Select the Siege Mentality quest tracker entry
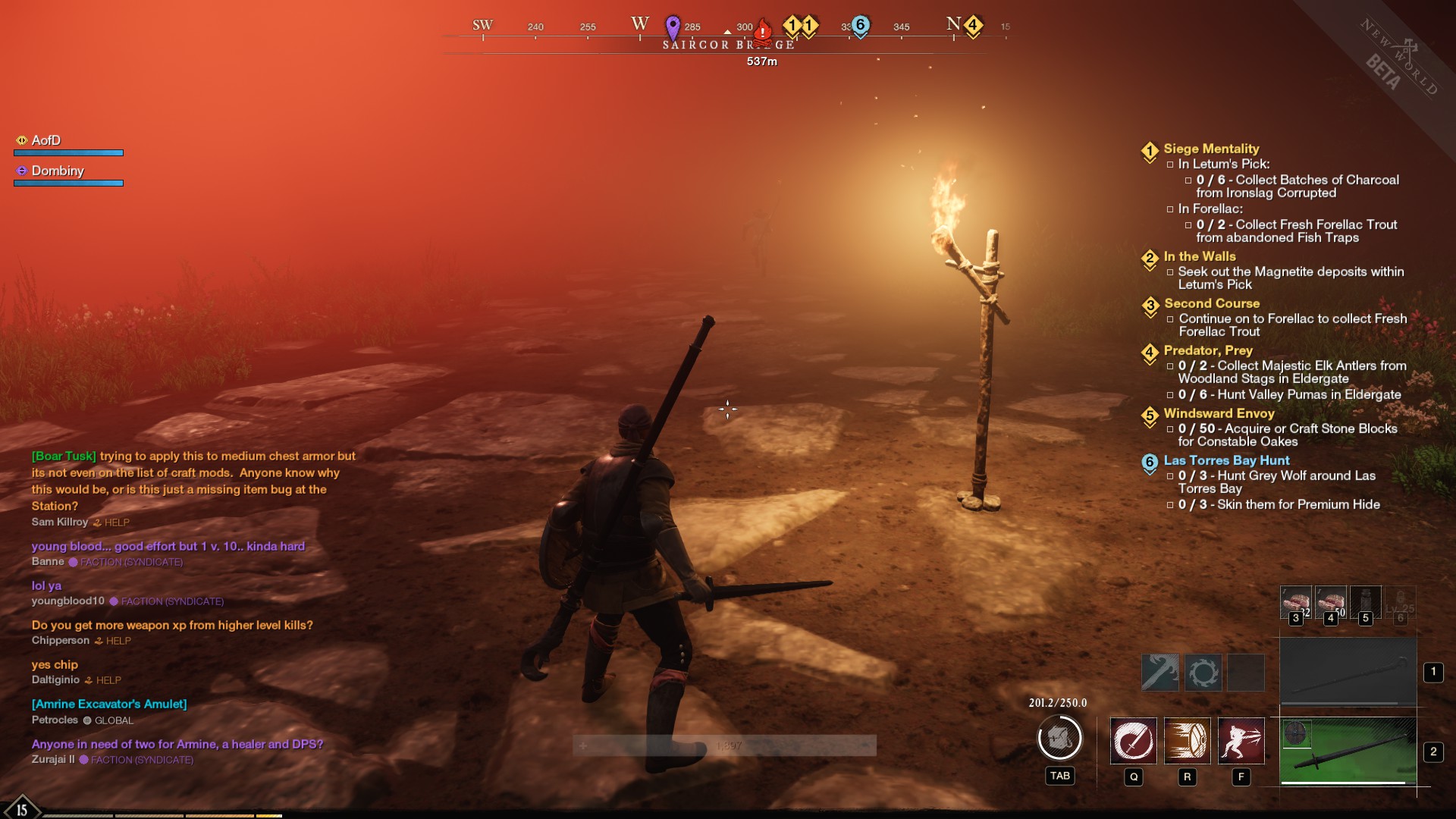Viewport: 1456px width, 819px height. point(1211,149)
